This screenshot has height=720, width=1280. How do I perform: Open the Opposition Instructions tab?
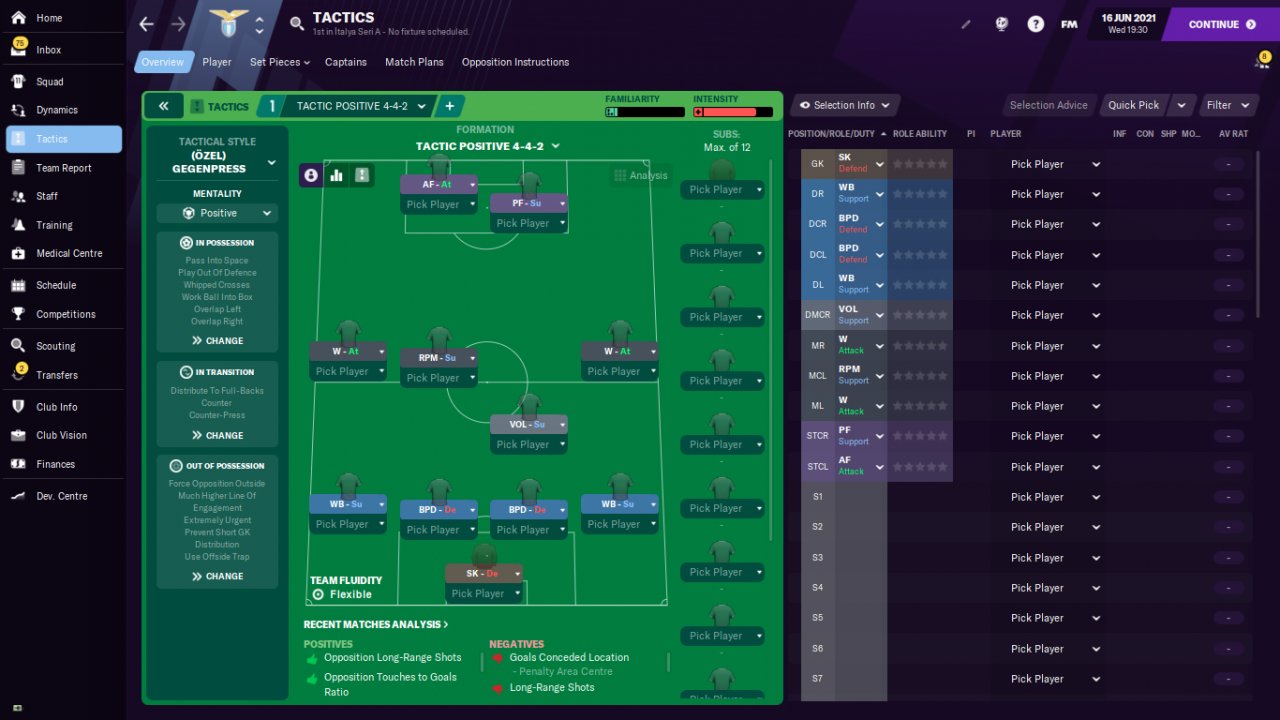(x=515, y=62)
